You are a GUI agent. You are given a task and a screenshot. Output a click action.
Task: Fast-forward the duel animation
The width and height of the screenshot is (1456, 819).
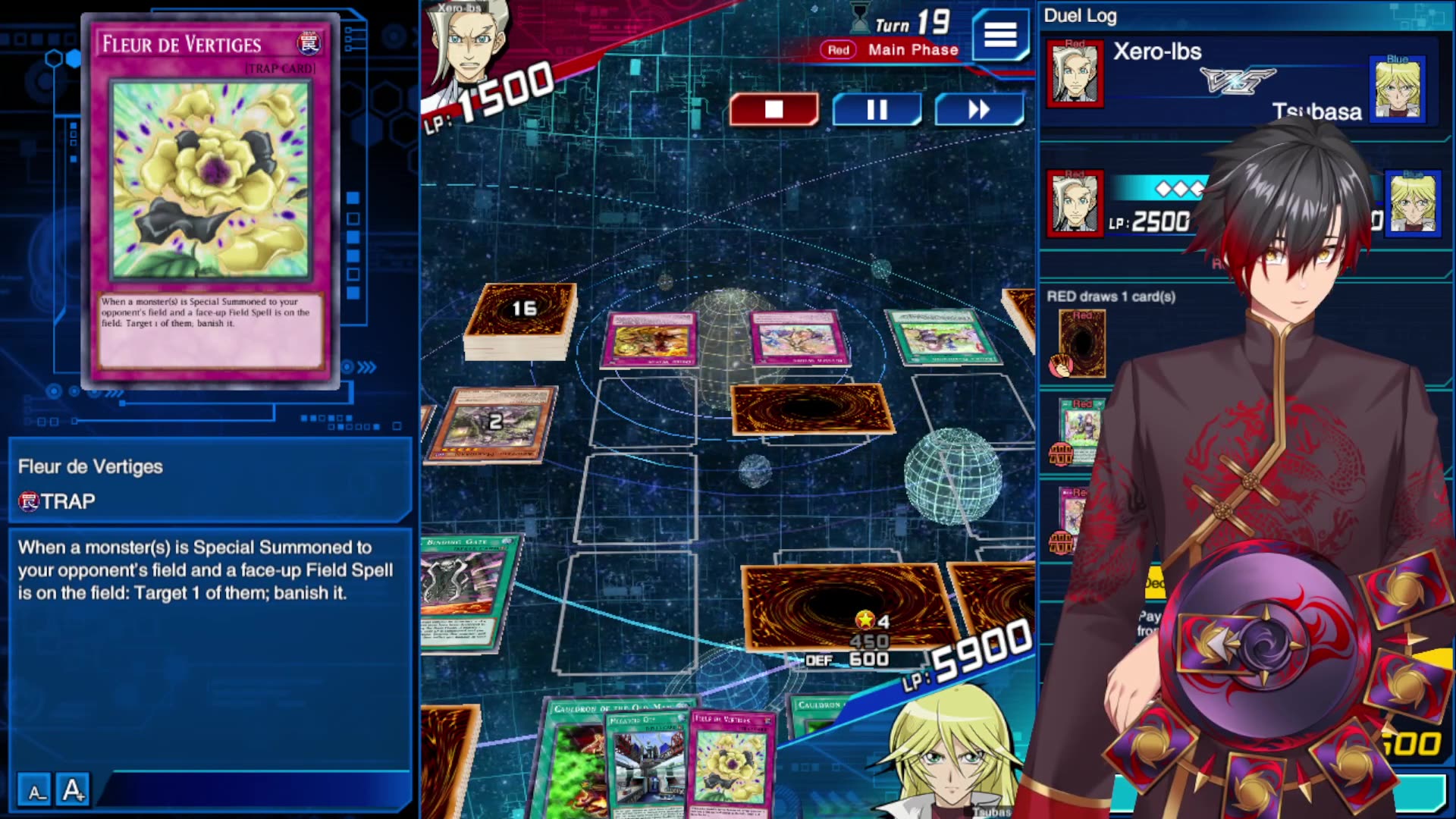tap(978, 110)
